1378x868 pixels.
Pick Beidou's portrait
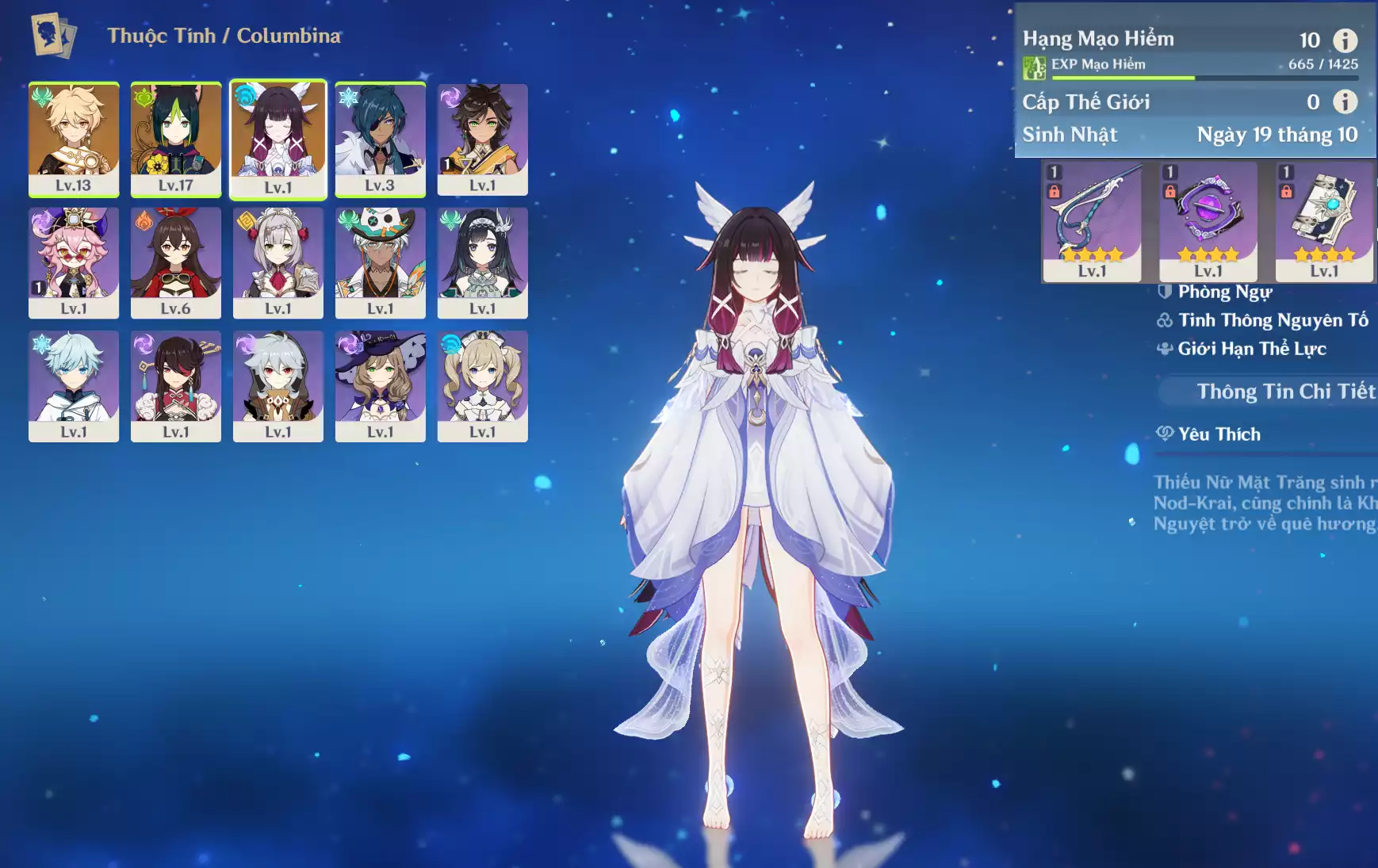click(x=176, y=386)
